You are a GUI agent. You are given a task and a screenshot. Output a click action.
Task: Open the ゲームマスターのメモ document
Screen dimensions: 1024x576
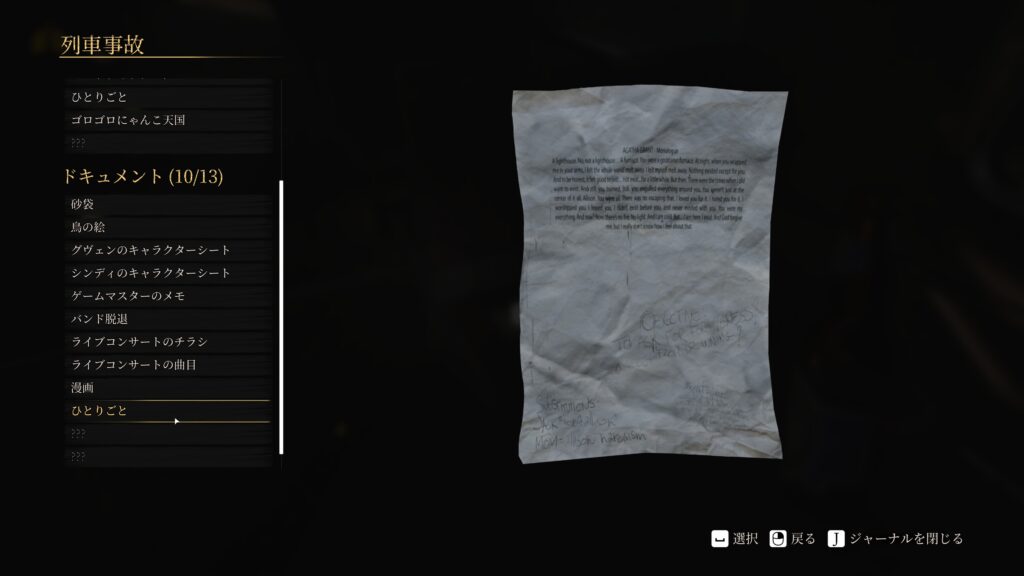coord(165,296)
